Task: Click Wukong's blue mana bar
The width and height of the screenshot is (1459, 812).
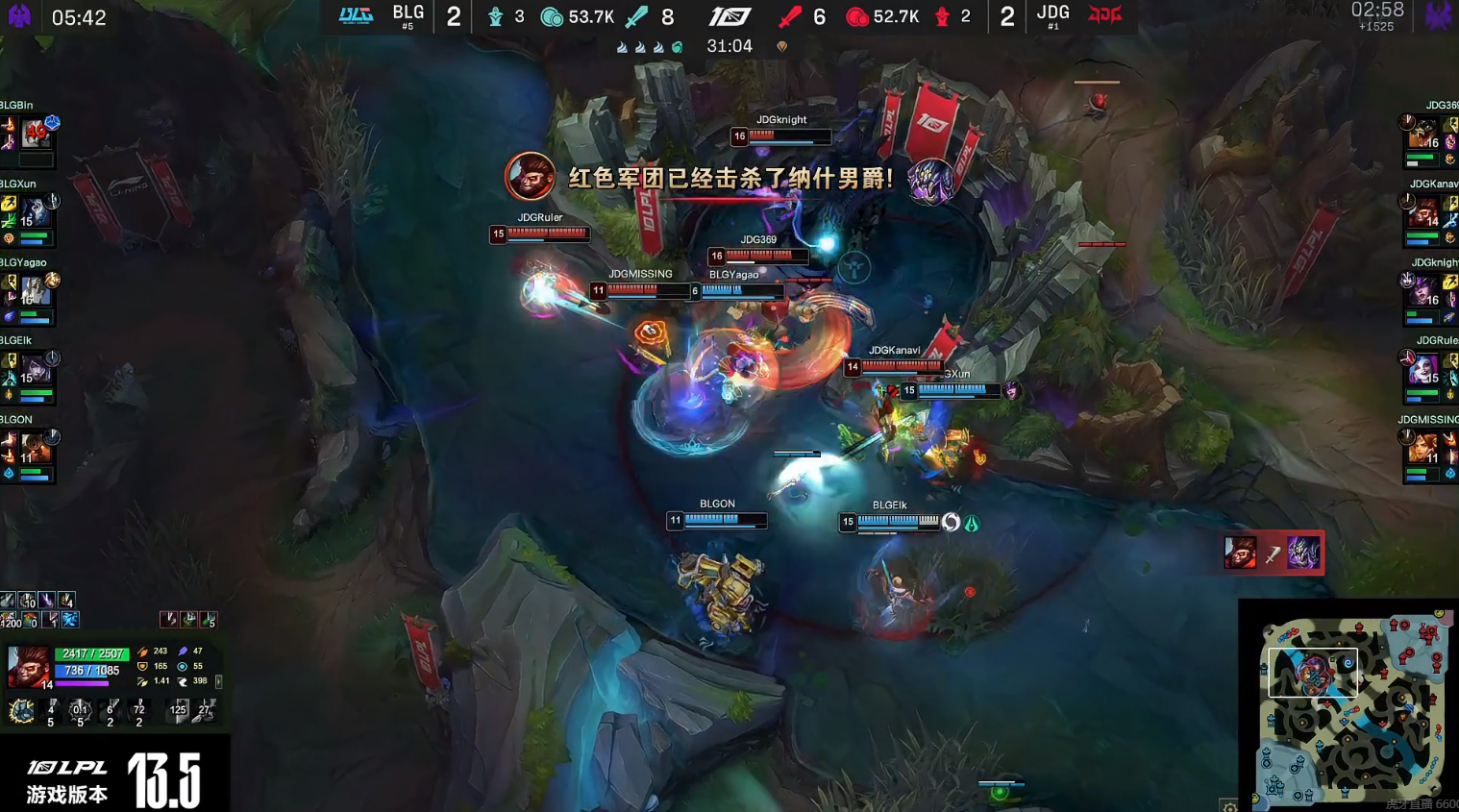Action: [87, 672]
